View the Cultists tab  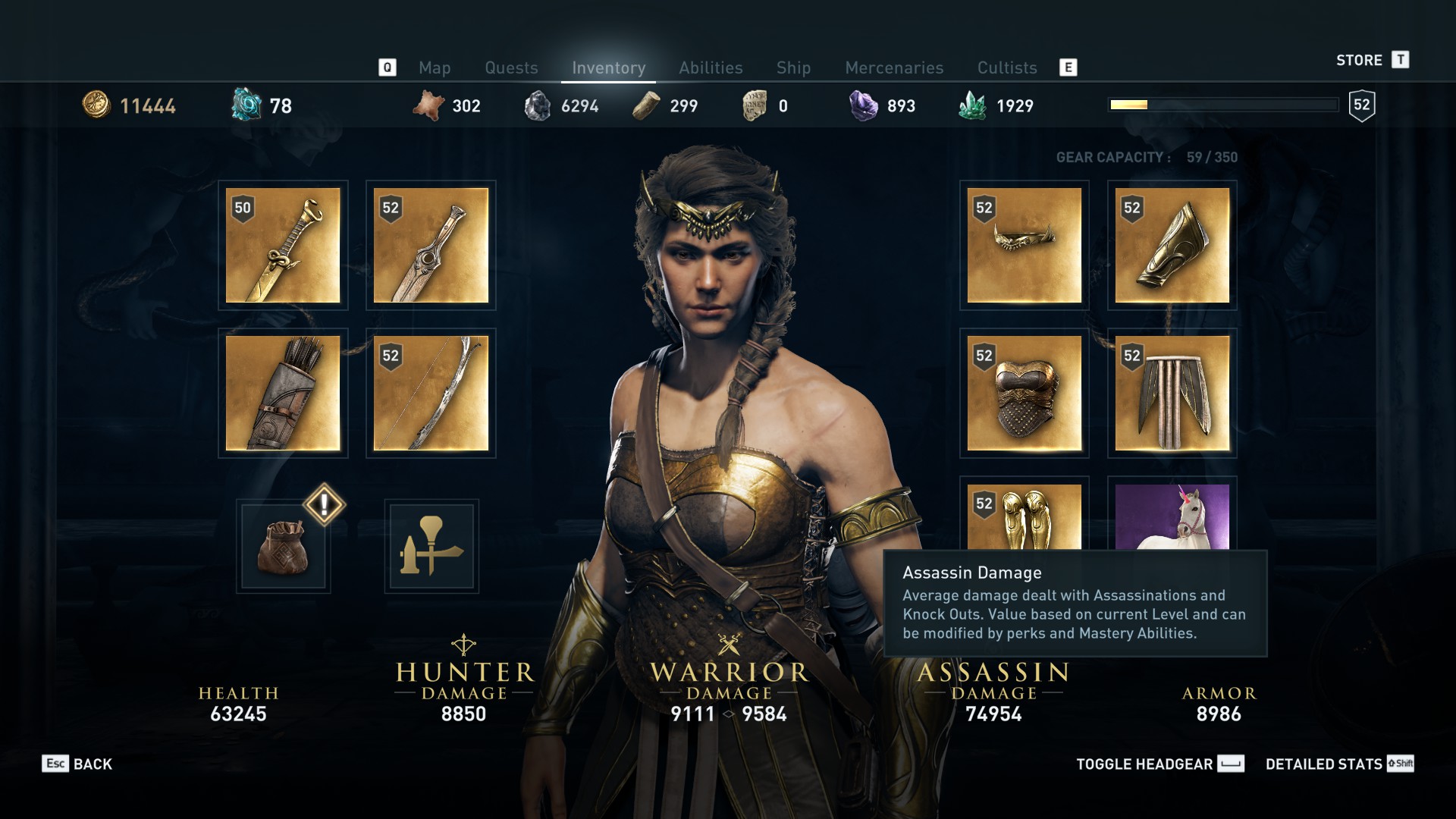point(1006,67)
